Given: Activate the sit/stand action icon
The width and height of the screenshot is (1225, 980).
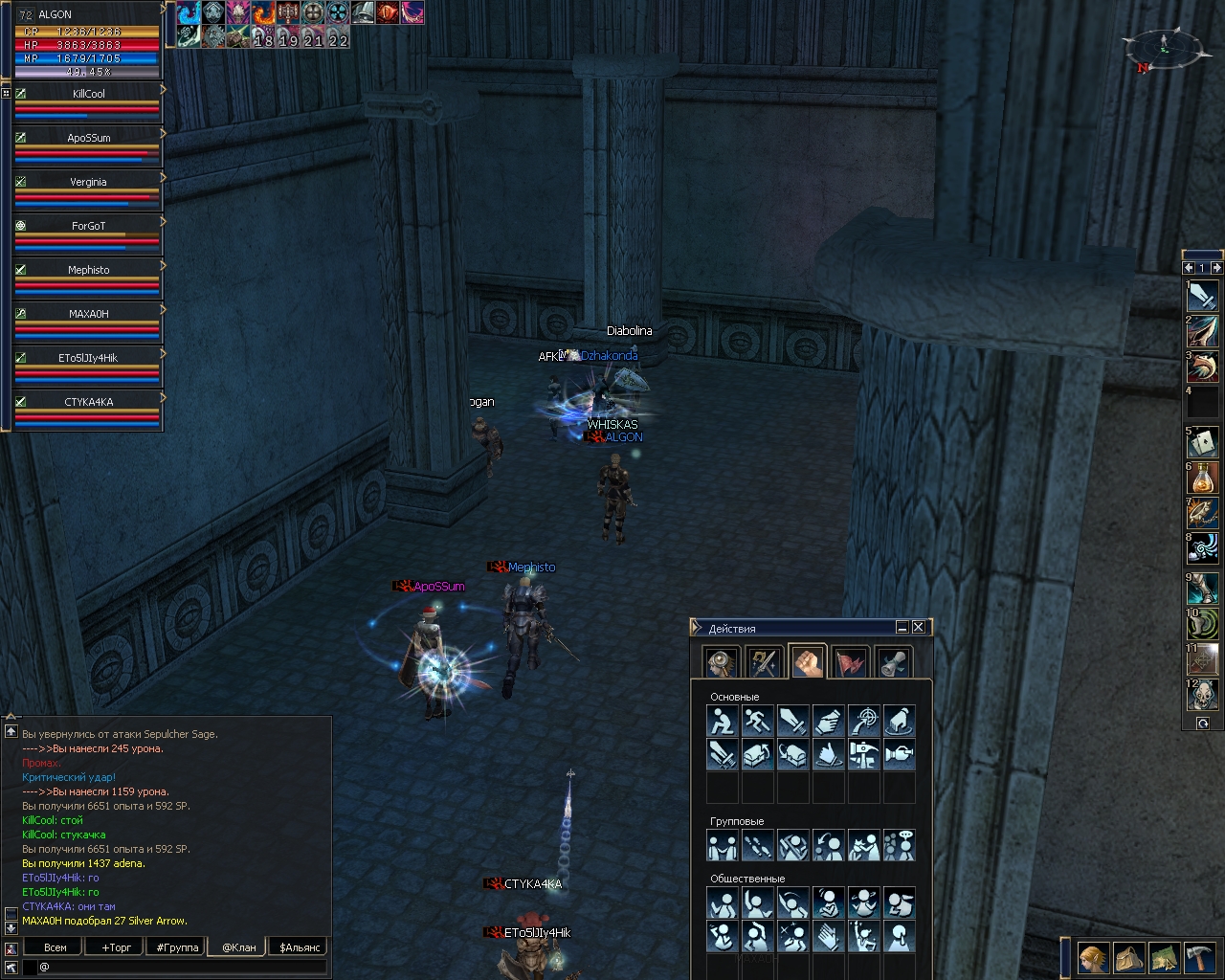Looking at the screenshot, I should tap(722, 721).
